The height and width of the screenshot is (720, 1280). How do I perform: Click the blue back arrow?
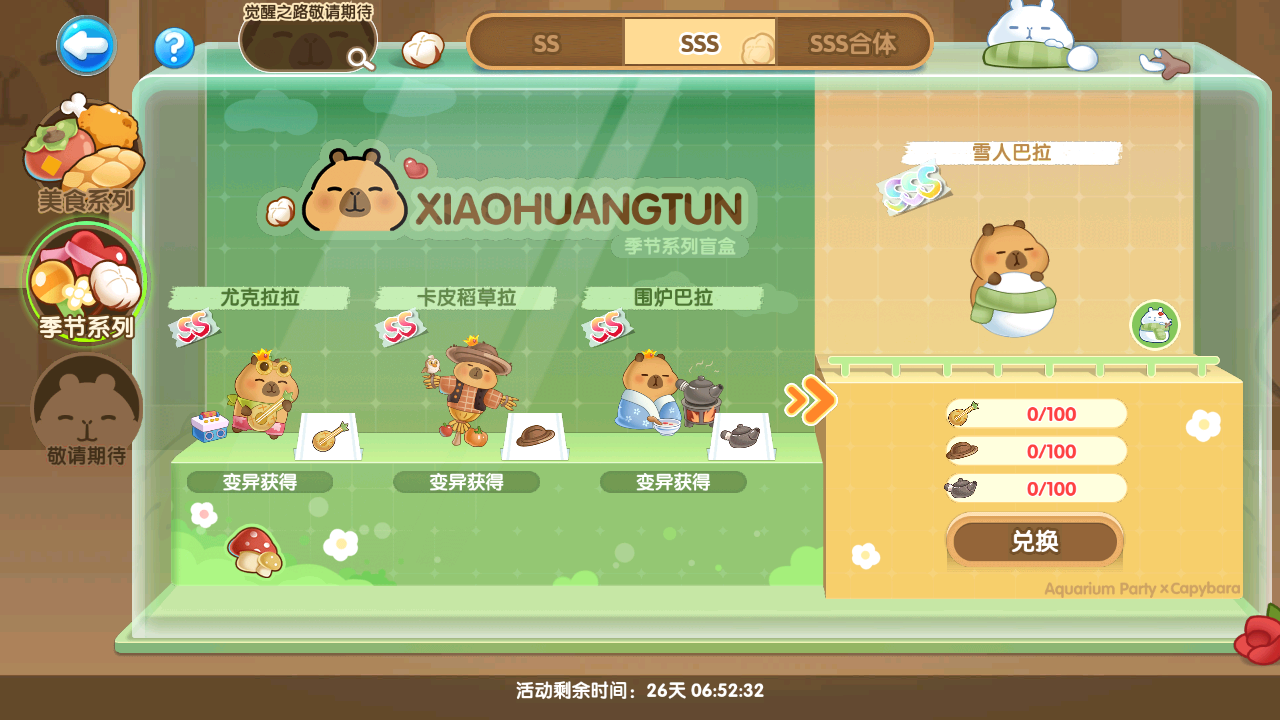point(85,45)
